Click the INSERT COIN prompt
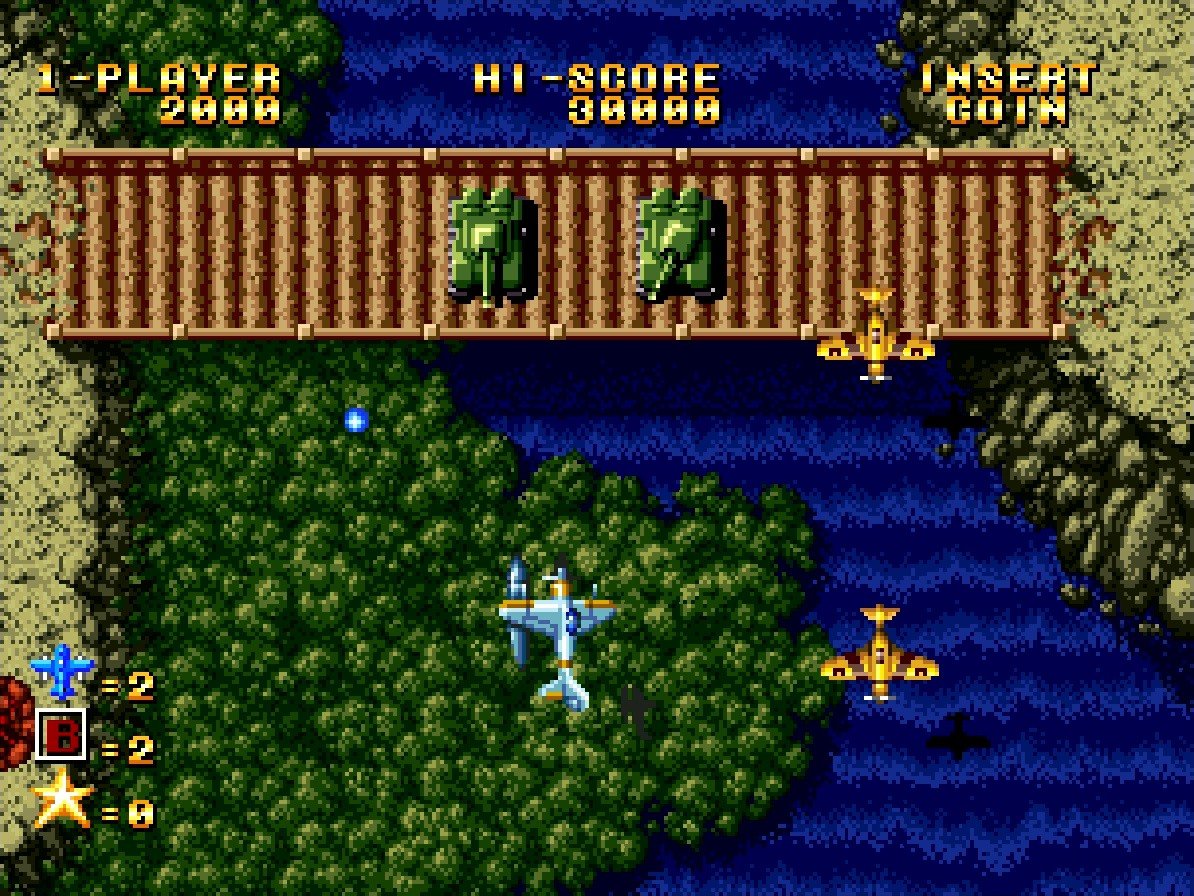The width and height of the screenshot is (1194, 896). (x=1008, y=94)
